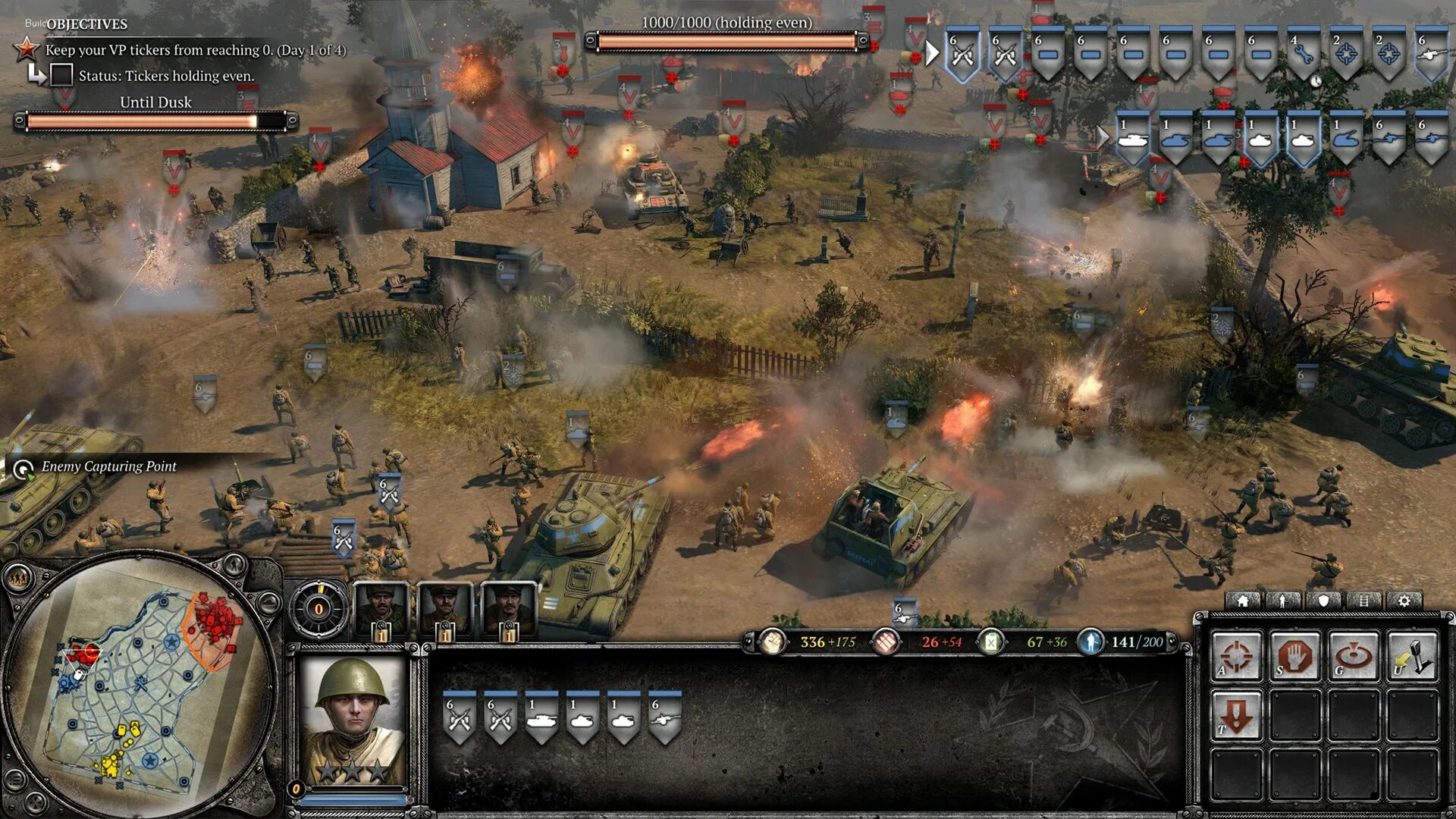
Task: Toggle the objective status checkbox
Action: coord(61,75)
